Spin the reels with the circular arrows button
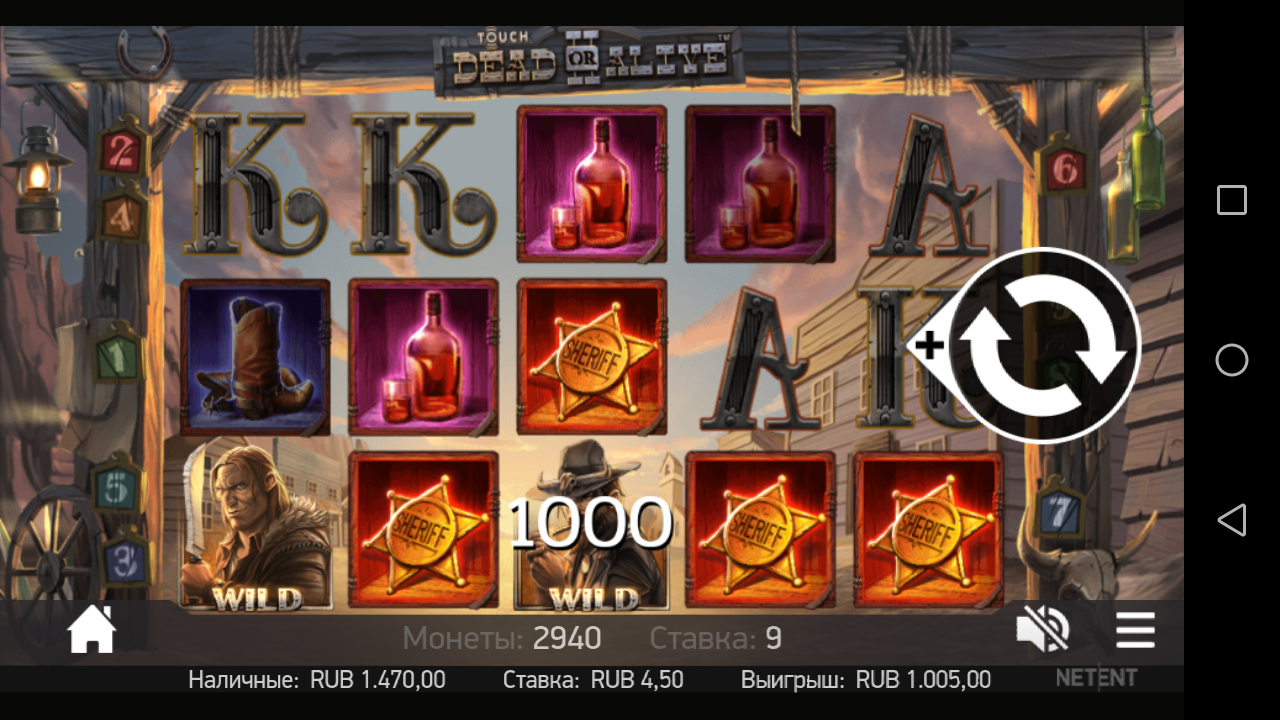This screenshot has height=720, width=1280. click(1044, 345)
